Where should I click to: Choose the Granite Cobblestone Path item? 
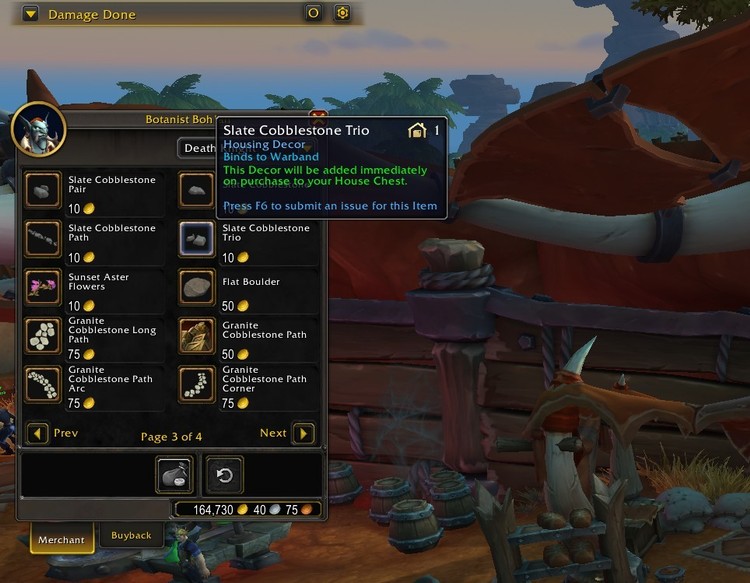(x=197, y=336)
